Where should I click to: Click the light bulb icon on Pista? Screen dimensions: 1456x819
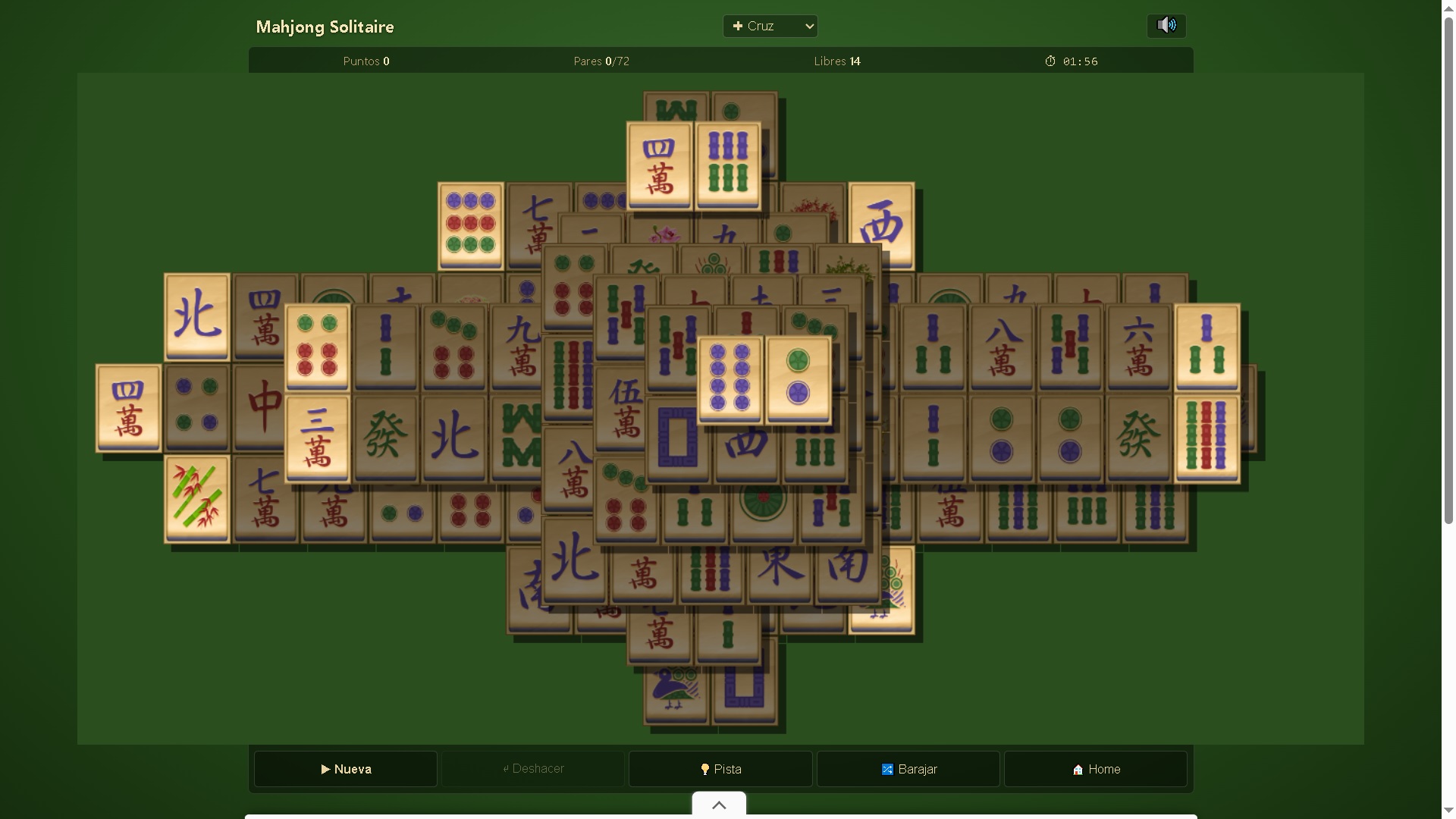[704, 769]
